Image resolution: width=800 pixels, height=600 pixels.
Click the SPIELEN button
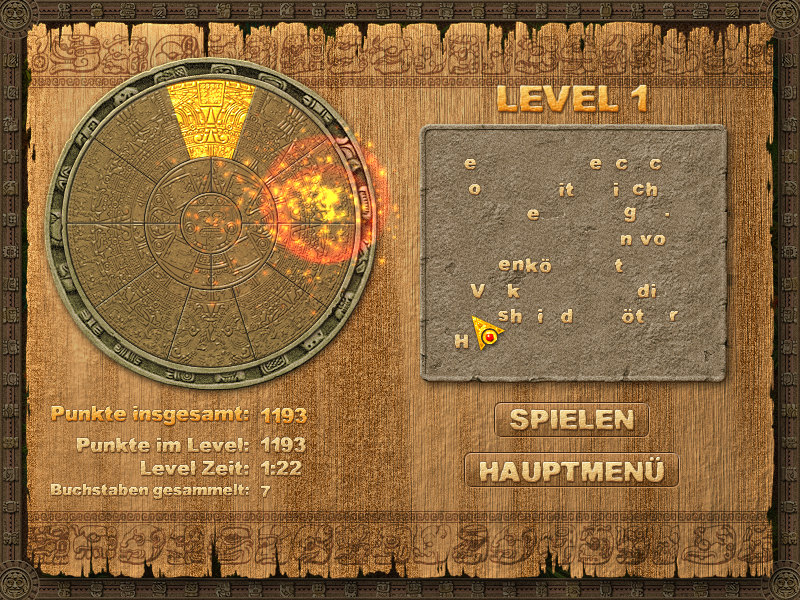click(x=571, y=420)
